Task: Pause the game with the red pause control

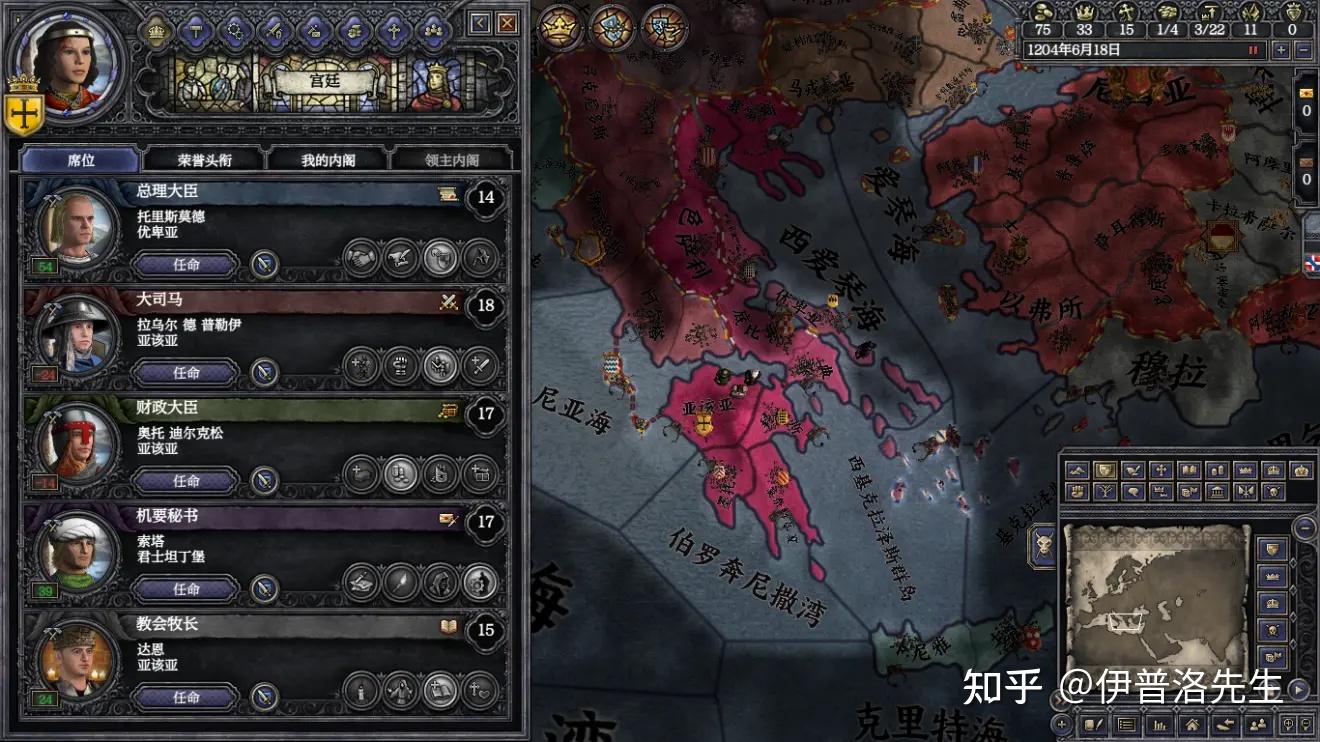Action: [1253, 48]
